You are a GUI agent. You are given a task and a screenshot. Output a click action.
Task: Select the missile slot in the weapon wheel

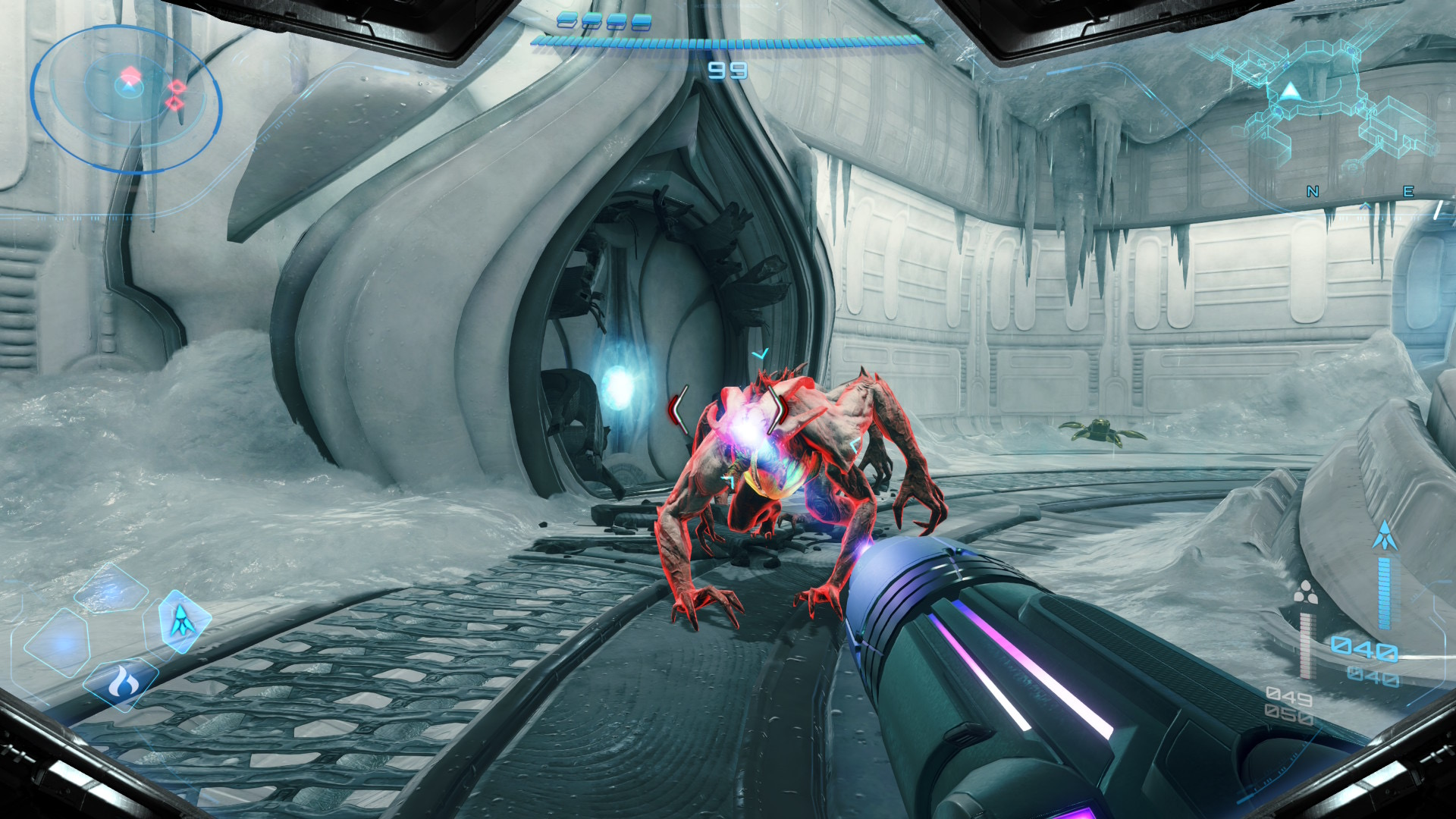point(180,621)
